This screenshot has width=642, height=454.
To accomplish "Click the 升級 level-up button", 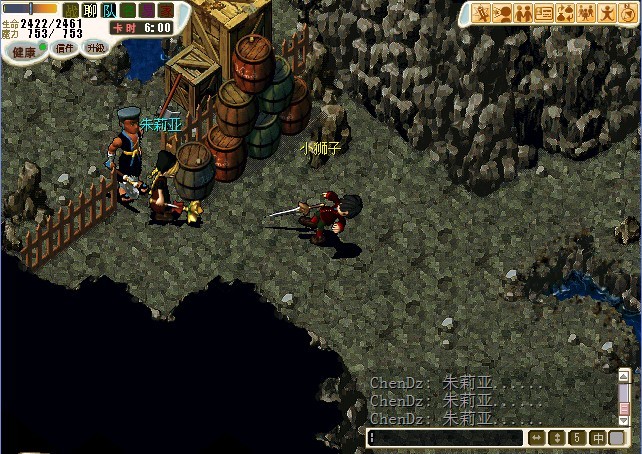I will point(95,48).
